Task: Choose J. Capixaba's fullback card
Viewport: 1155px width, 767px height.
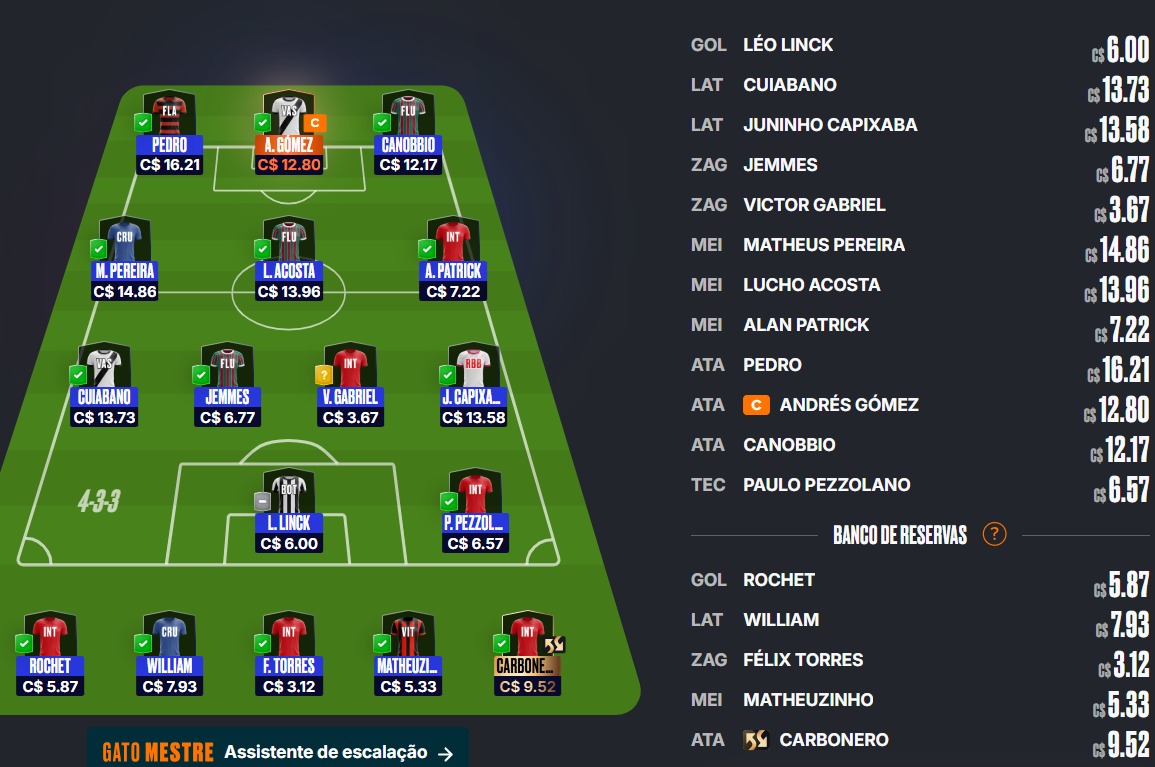Action: [x=473, y=386]
